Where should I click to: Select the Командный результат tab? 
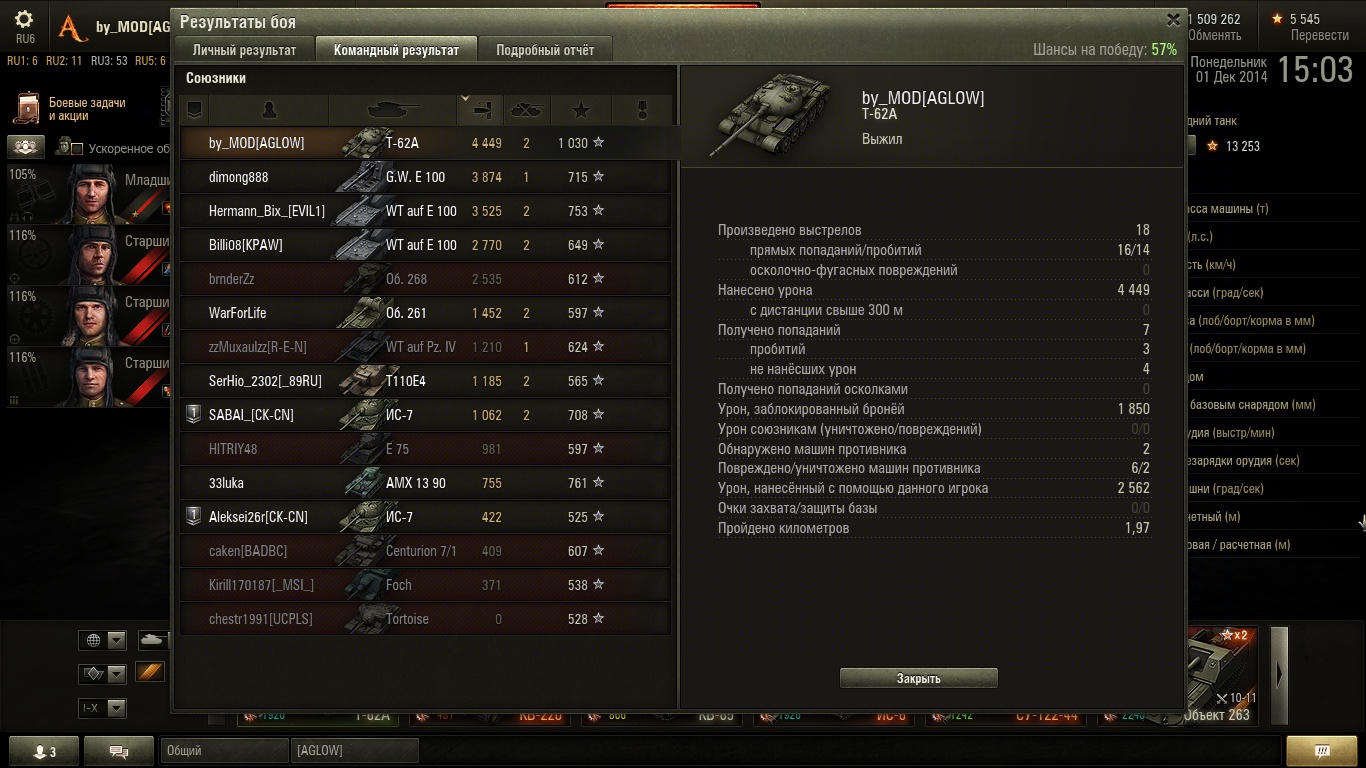[x=396, y=50]
